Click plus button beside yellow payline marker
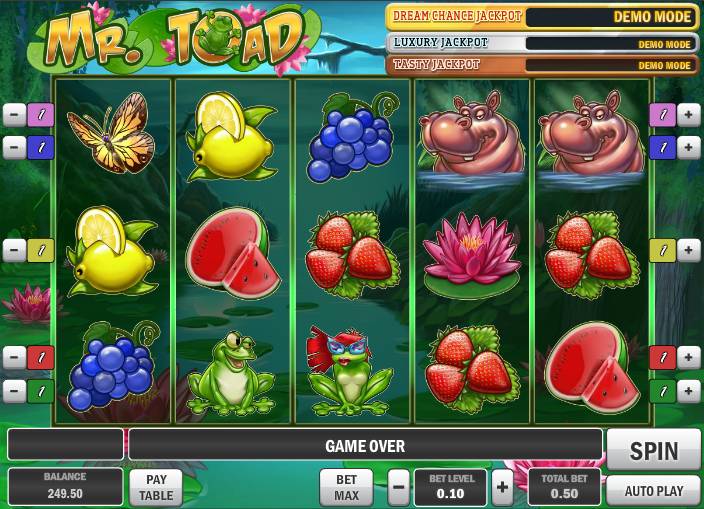Viewport: 704px width, 509px height. click(x=689, y=250)
